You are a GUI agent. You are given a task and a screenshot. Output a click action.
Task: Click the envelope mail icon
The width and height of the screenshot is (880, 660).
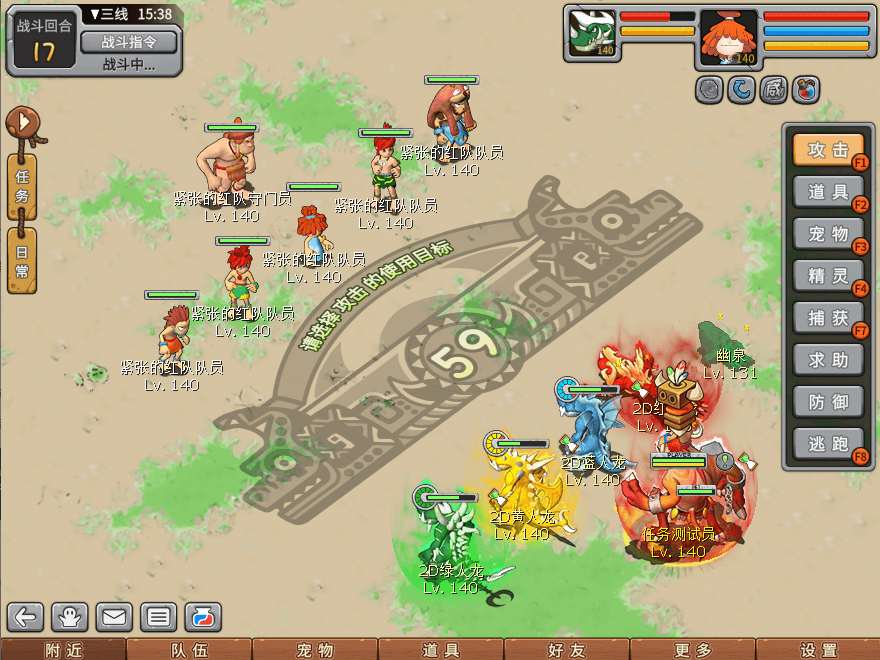pos(114,616)
